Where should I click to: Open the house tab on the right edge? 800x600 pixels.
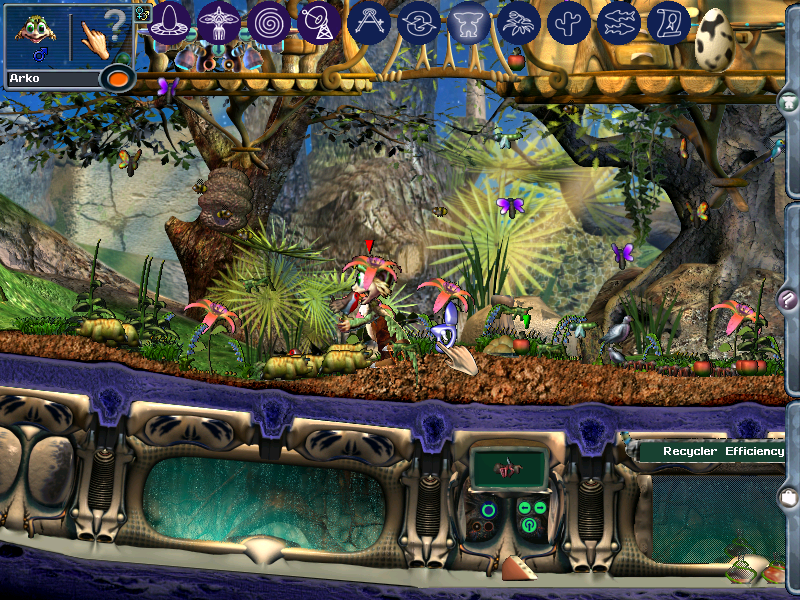pos(789,101)
